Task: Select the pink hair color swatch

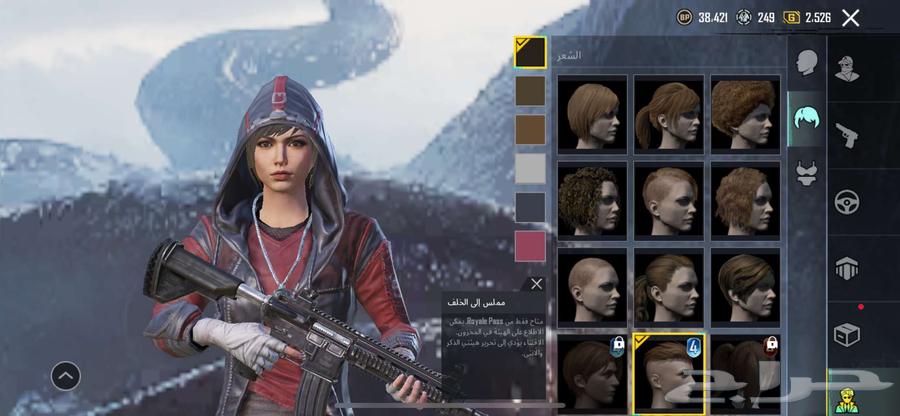Action: [x=530, y=246]
